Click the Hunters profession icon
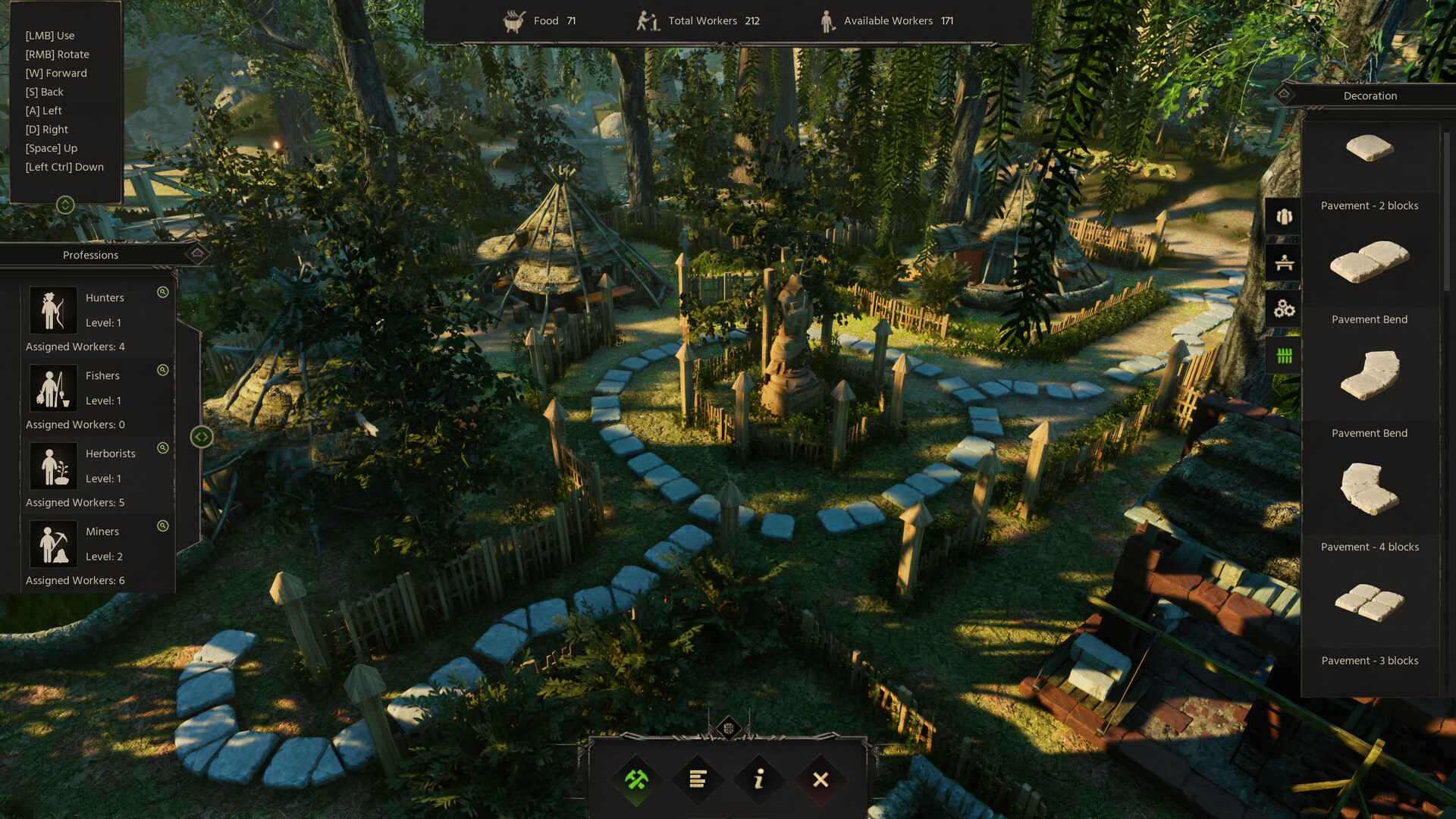The width and height of the screenshot is (1456, 819). pyautogui.click(x=53, y=309)
